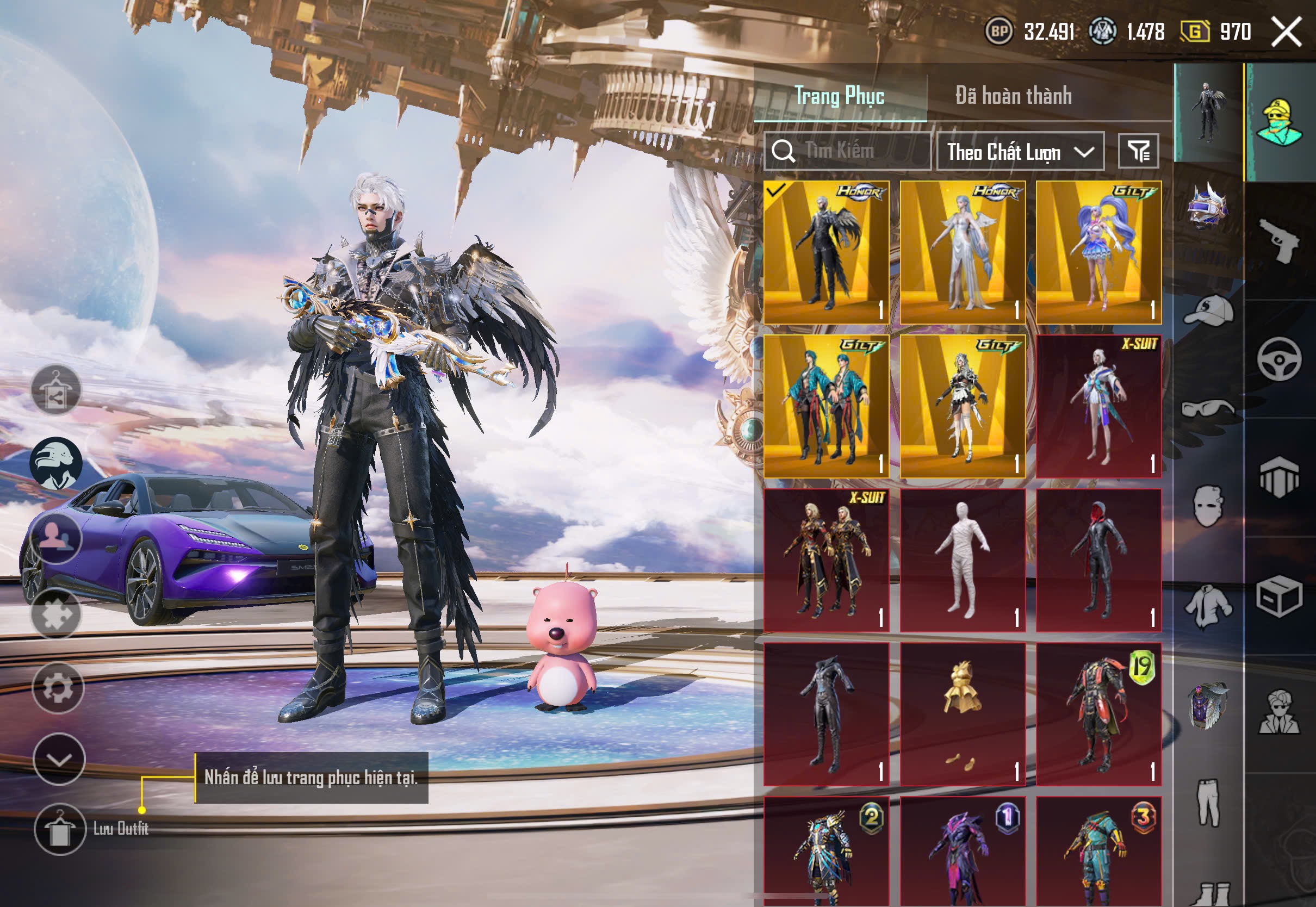
Task: Save current outfit with Lưu Outfit
Action: pos(60,829)
